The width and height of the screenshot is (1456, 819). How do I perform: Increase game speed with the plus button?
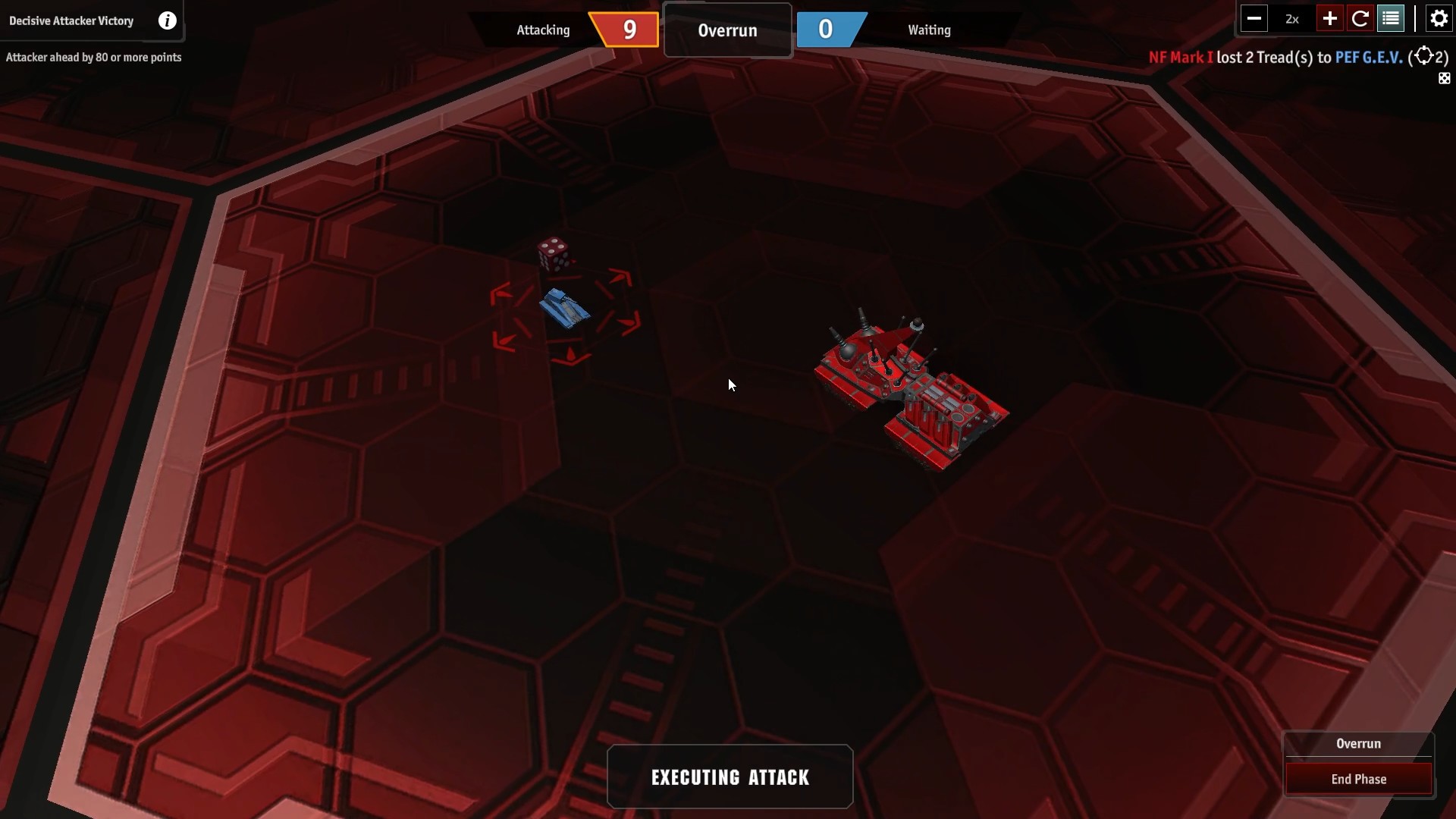tap(1329, 19)
